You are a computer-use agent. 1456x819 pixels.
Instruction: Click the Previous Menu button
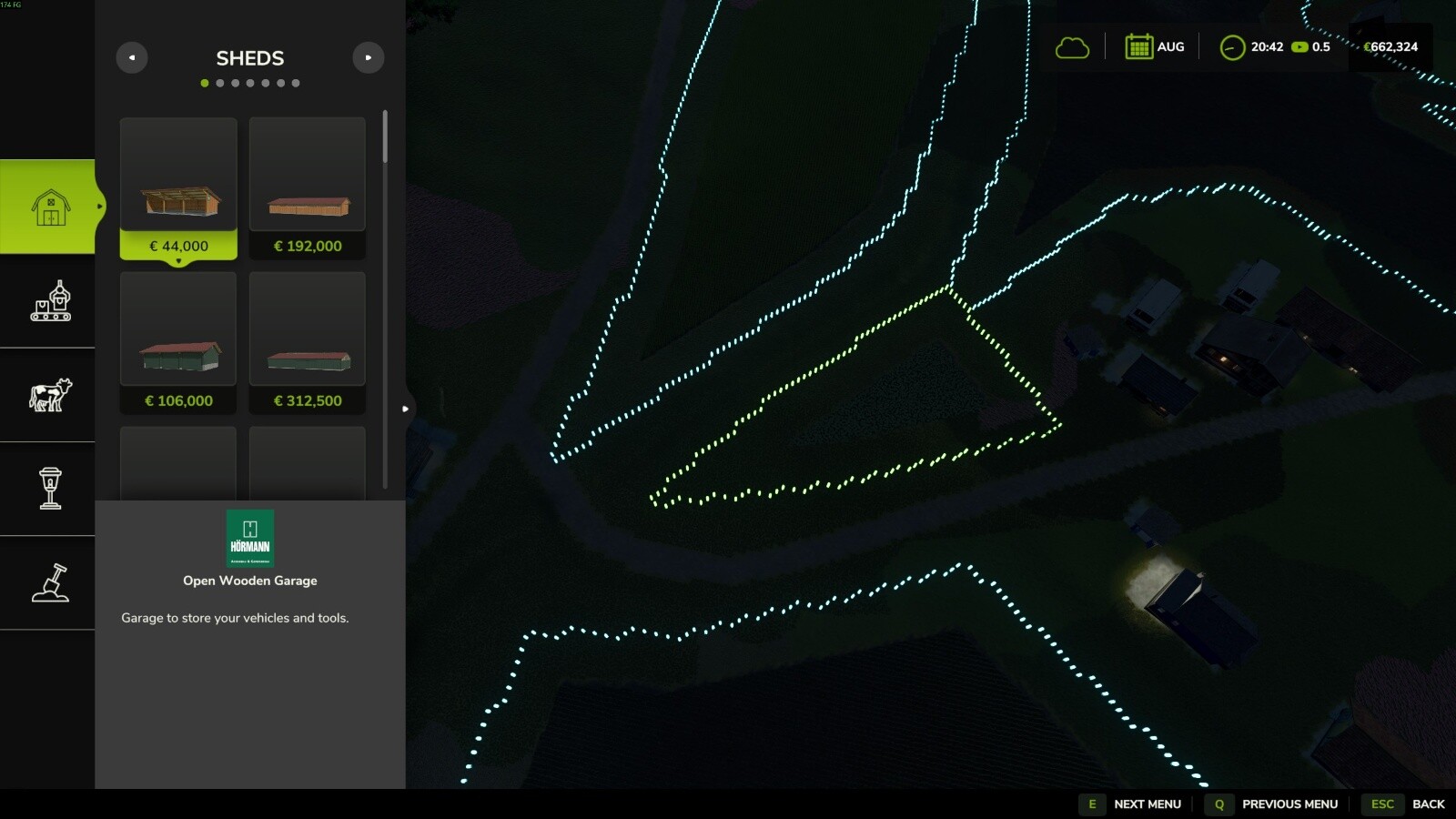1274,804
